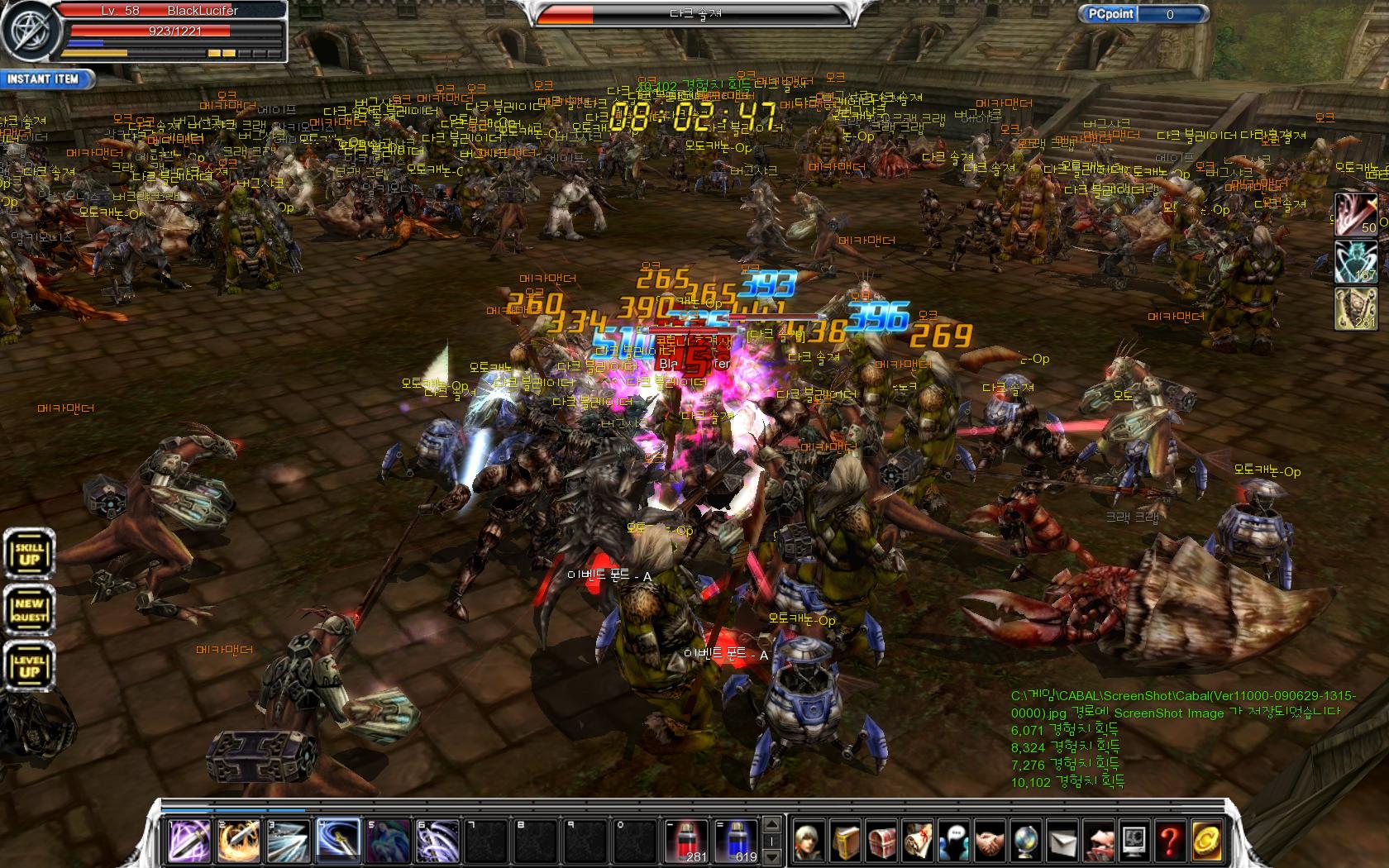Use the red health potion slot

686,841
